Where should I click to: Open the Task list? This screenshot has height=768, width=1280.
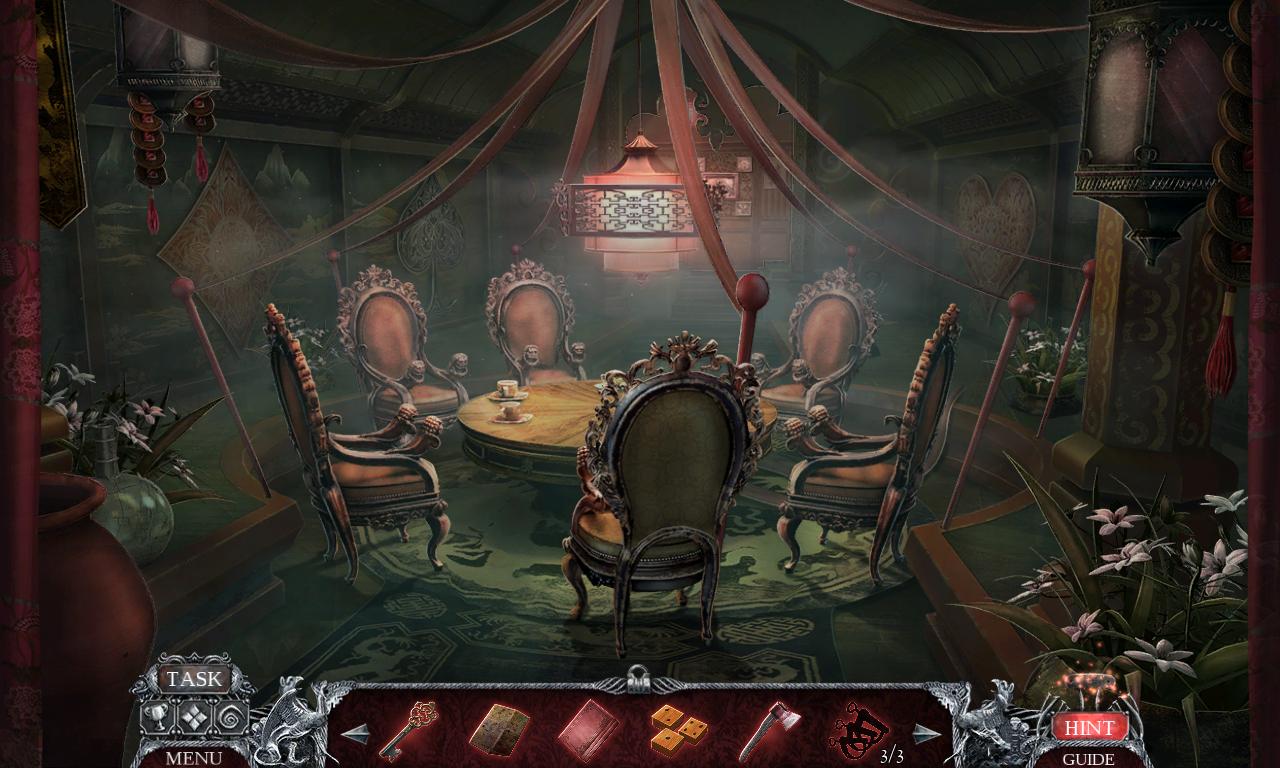point(194,679)
